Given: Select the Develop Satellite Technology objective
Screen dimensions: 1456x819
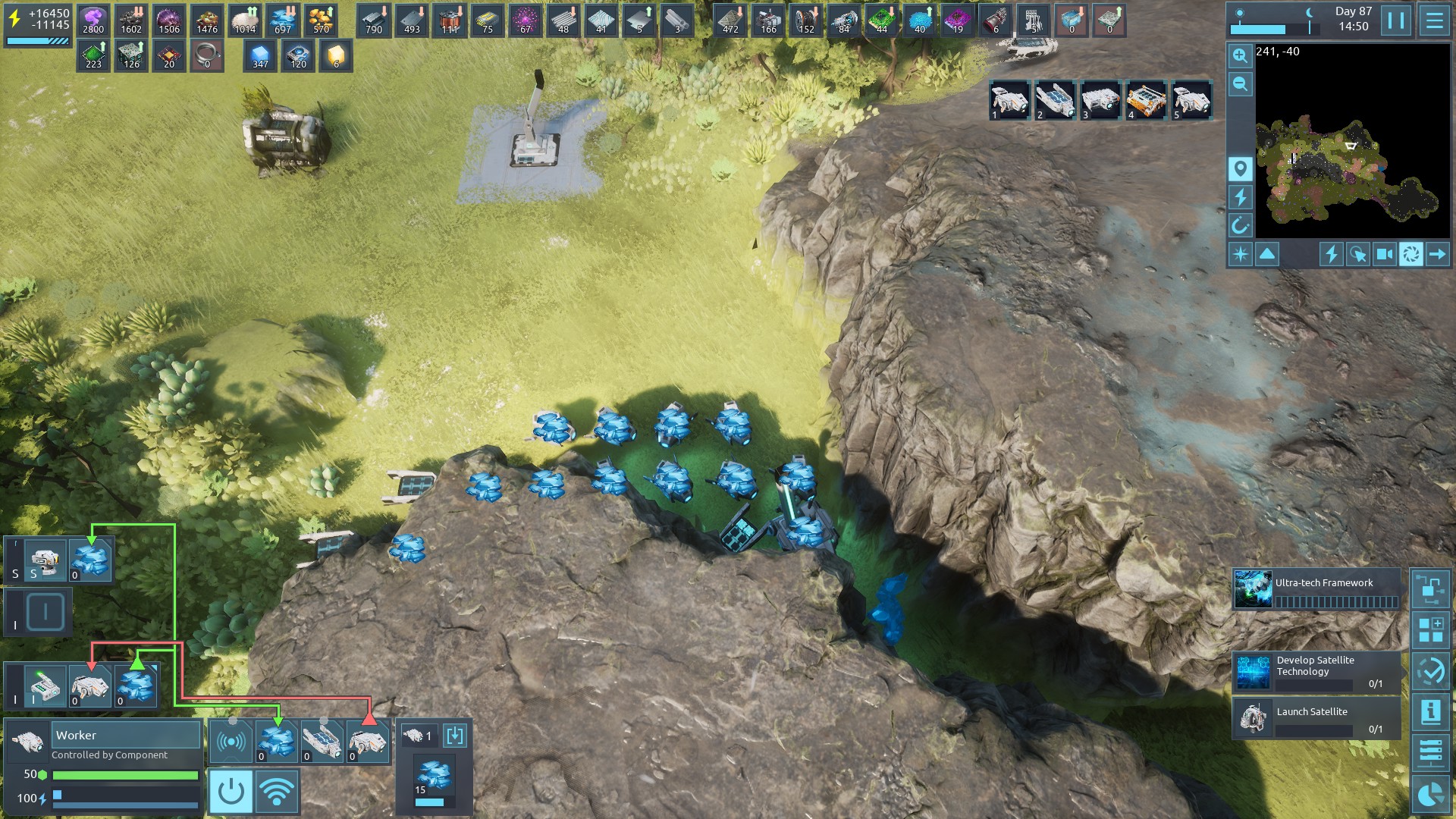Looking at the screenshot, I should pyautogui.click(x=1316, y=672).
